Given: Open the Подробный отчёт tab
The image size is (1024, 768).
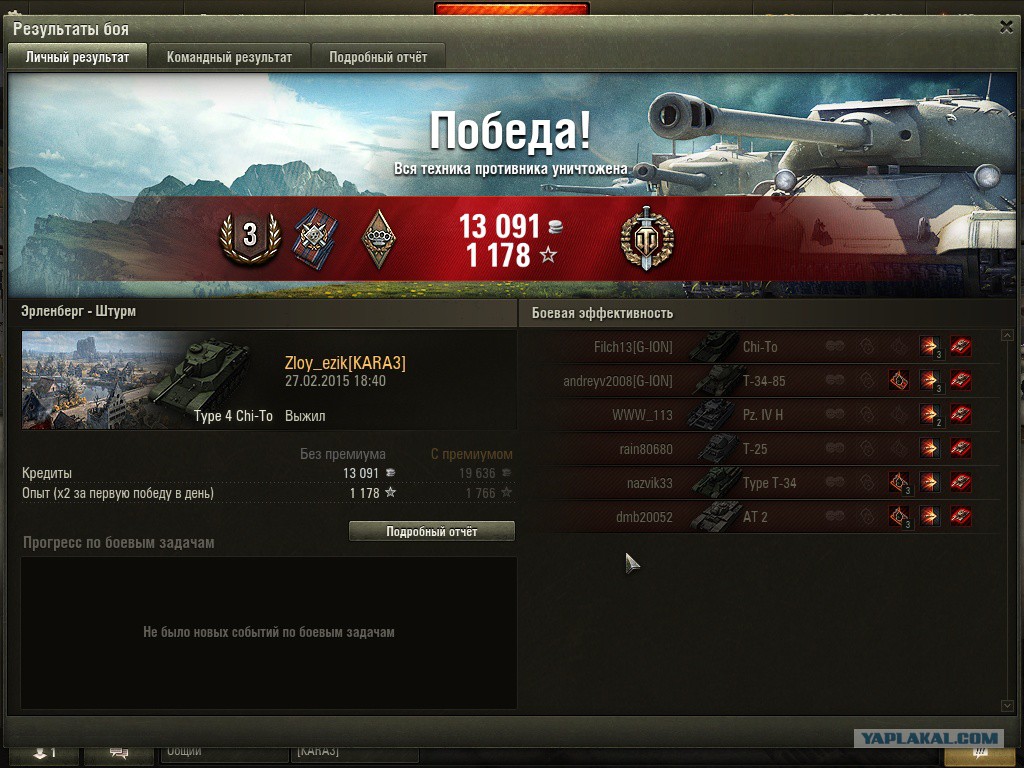Looking at the screenshot, I should [x=378, y=57].
